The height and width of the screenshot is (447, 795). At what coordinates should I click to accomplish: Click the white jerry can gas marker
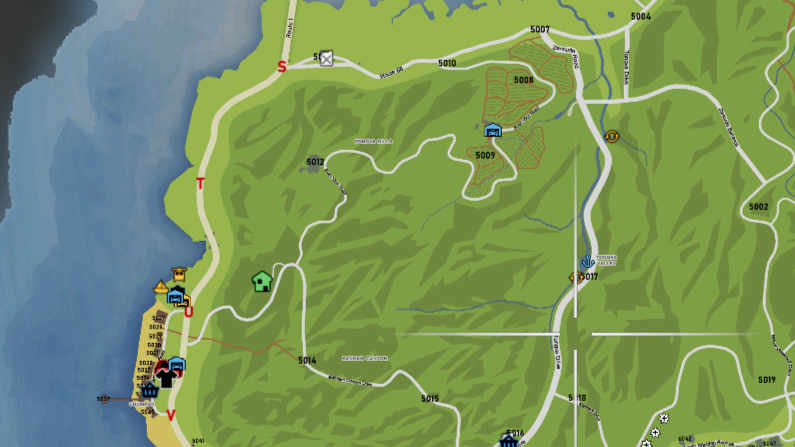[325, 59]
